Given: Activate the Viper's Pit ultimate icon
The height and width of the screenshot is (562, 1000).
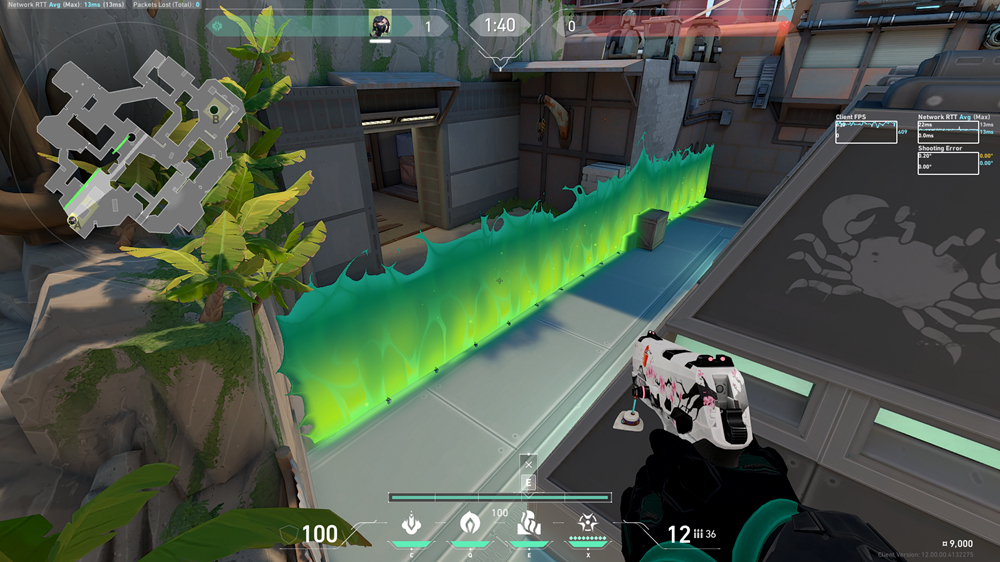Looking at the screenshot, I should [x=587, y=523].
